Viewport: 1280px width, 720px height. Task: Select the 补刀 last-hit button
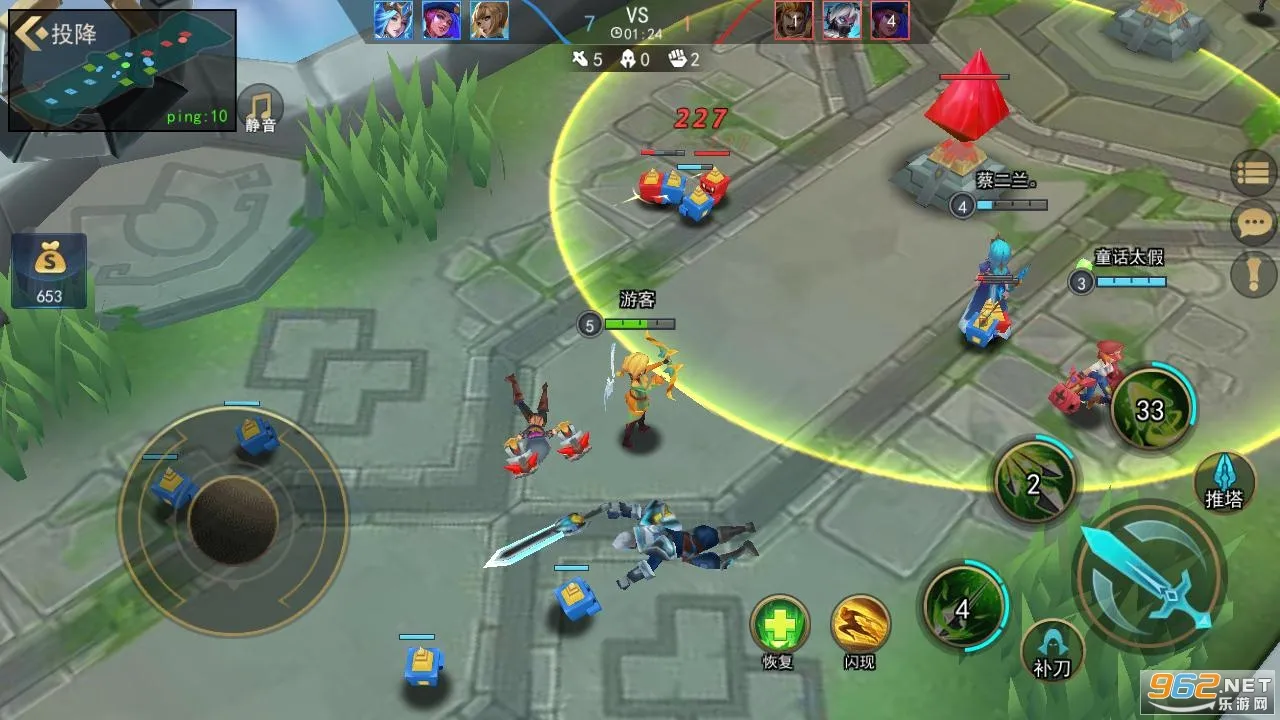pyautogui.click(x=1053, y=649)
